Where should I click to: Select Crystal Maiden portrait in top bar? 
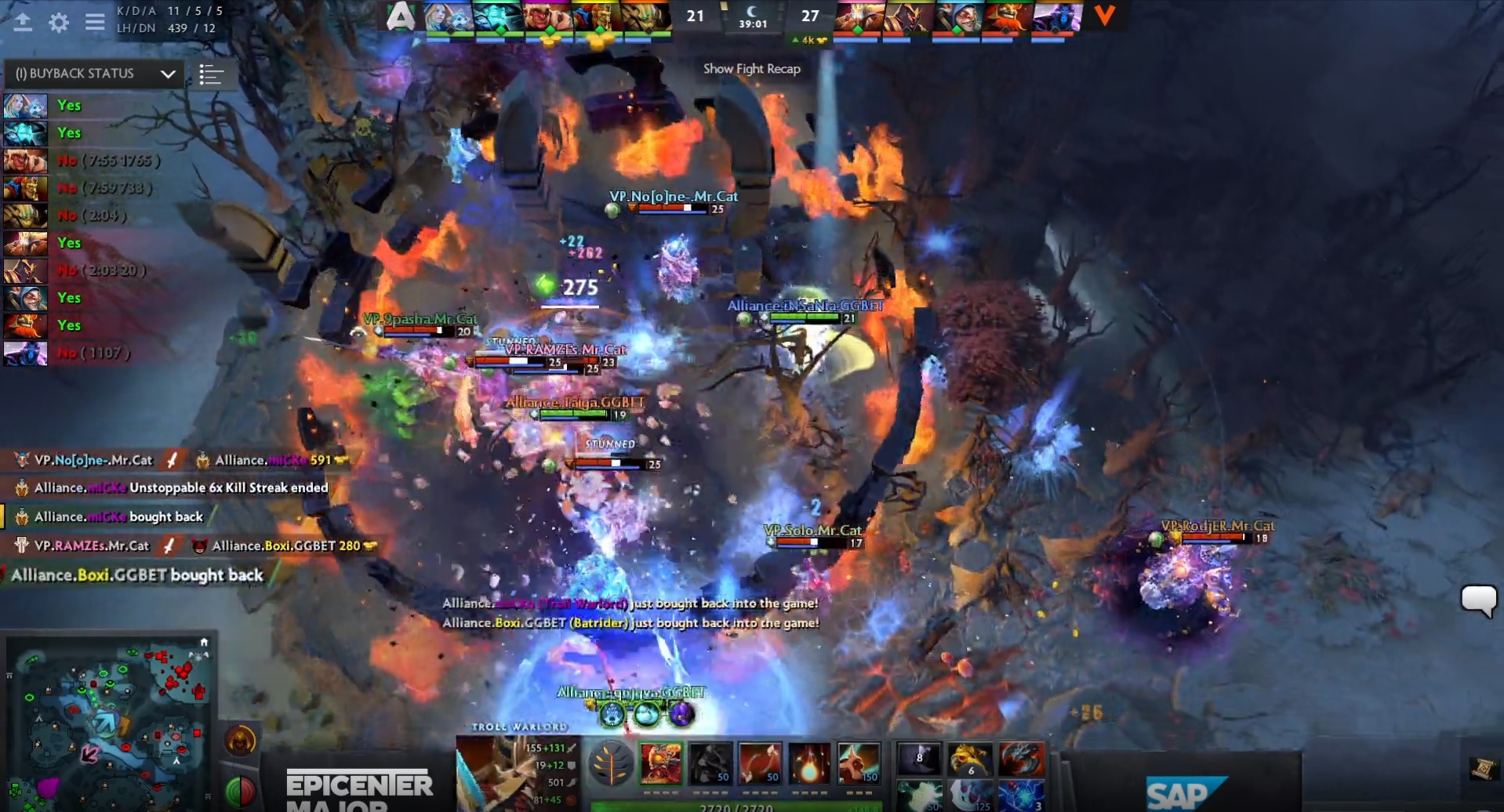coord(449,17)
